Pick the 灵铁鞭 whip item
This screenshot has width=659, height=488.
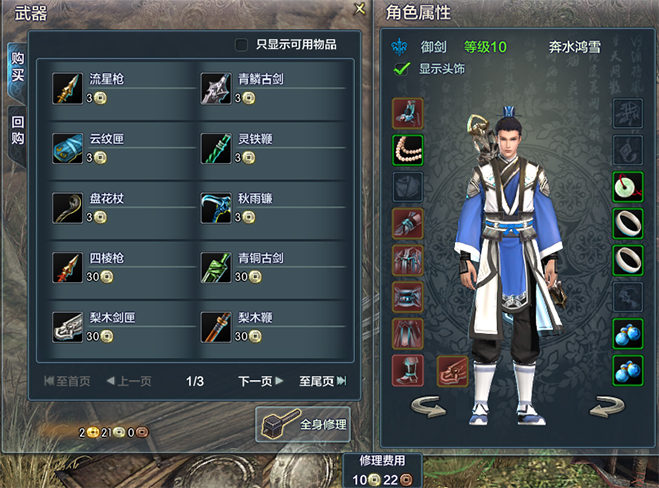point(217,148)
